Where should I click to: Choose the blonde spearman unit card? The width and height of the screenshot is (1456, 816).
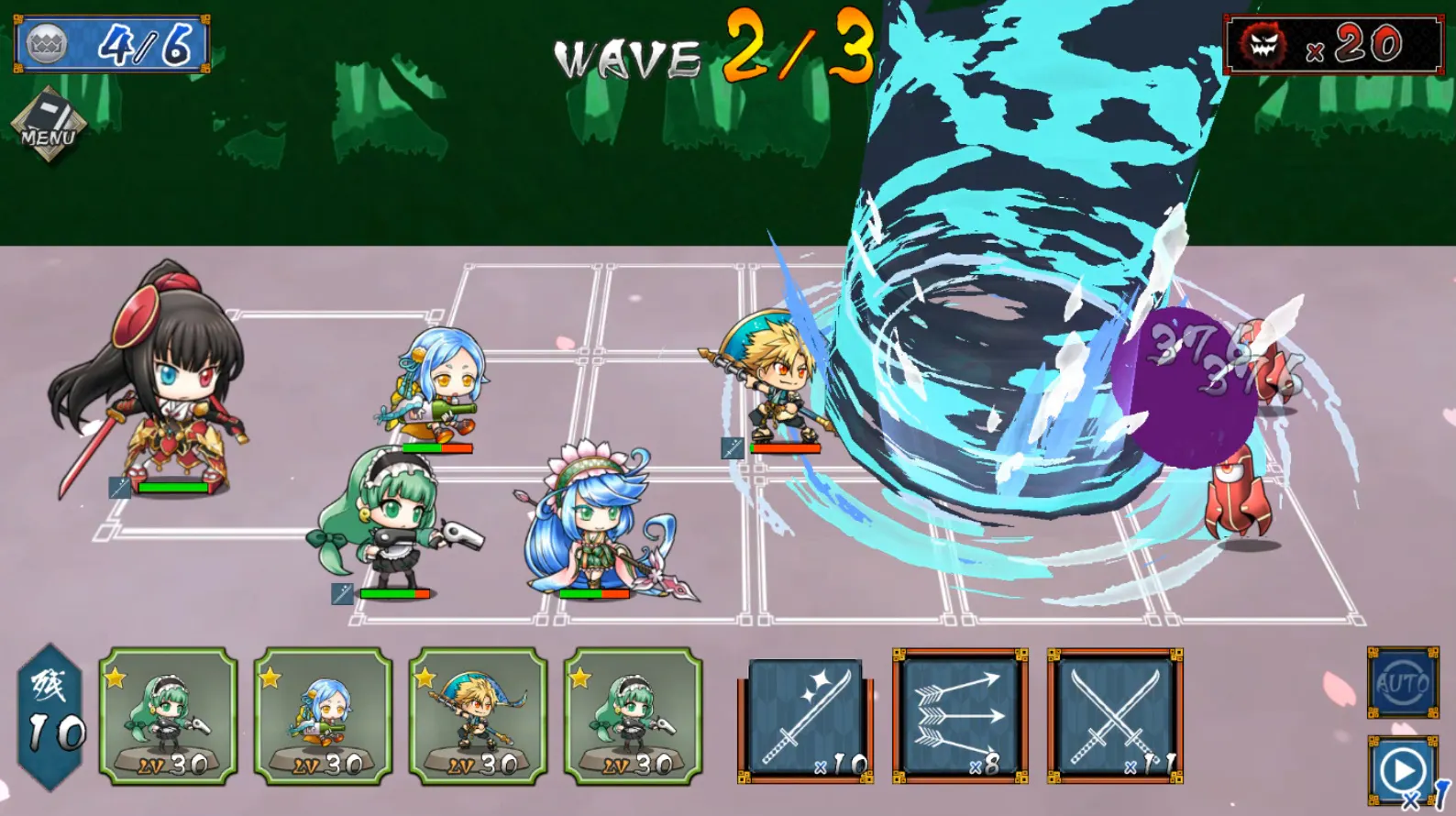coord(478,716)
